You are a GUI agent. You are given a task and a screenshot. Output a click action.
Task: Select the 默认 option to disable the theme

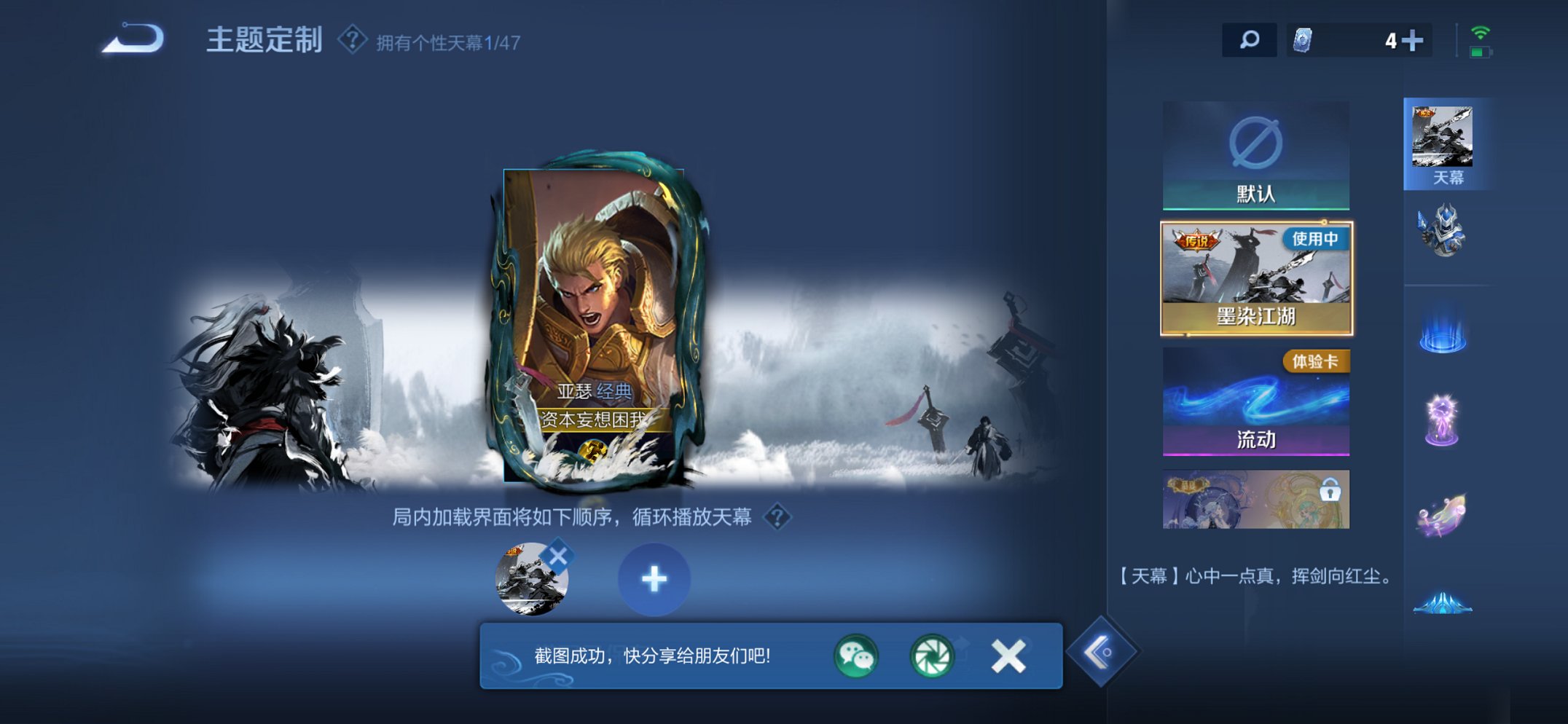point(1255,153)
